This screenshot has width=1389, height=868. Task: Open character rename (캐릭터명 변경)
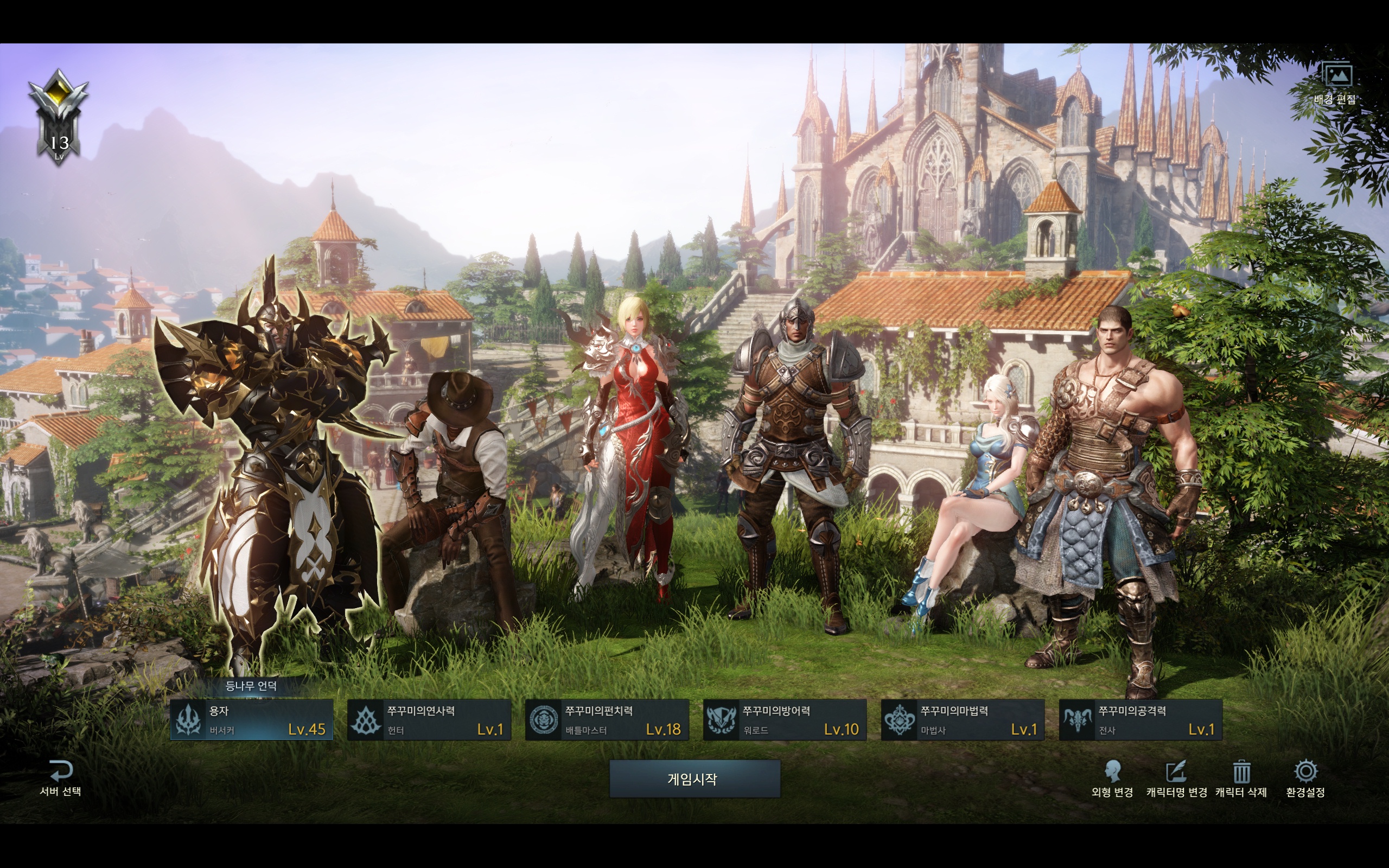point(1176,778)
